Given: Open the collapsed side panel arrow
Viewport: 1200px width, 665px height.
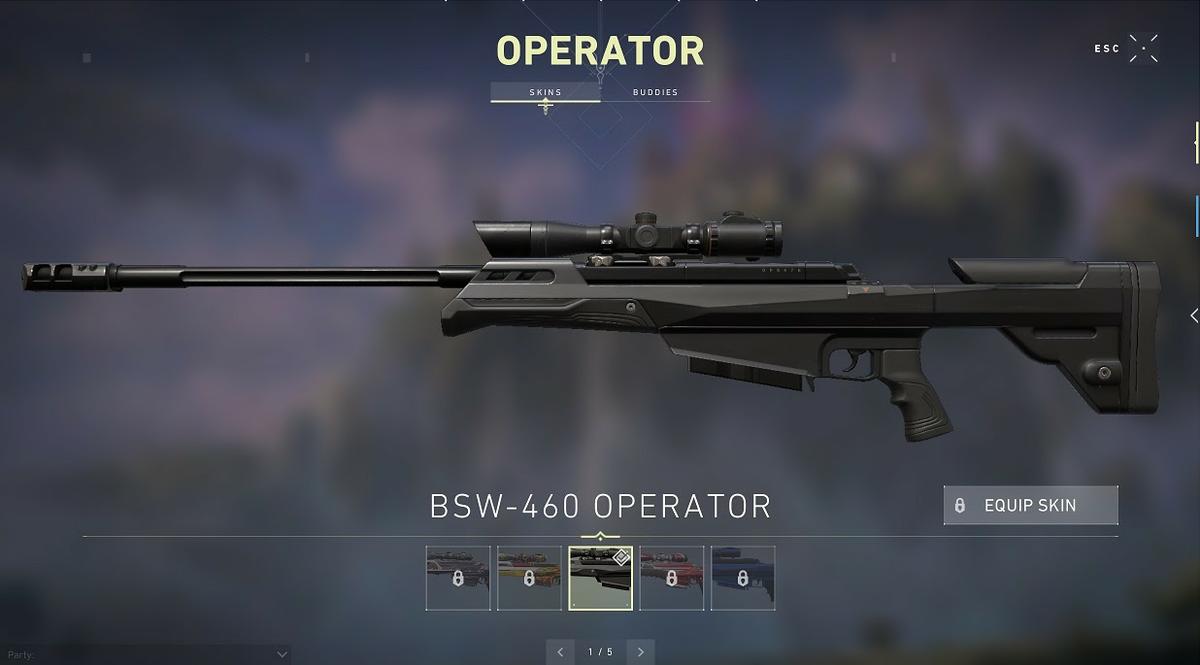Looking at the screenshot, I should point(1193,315).
